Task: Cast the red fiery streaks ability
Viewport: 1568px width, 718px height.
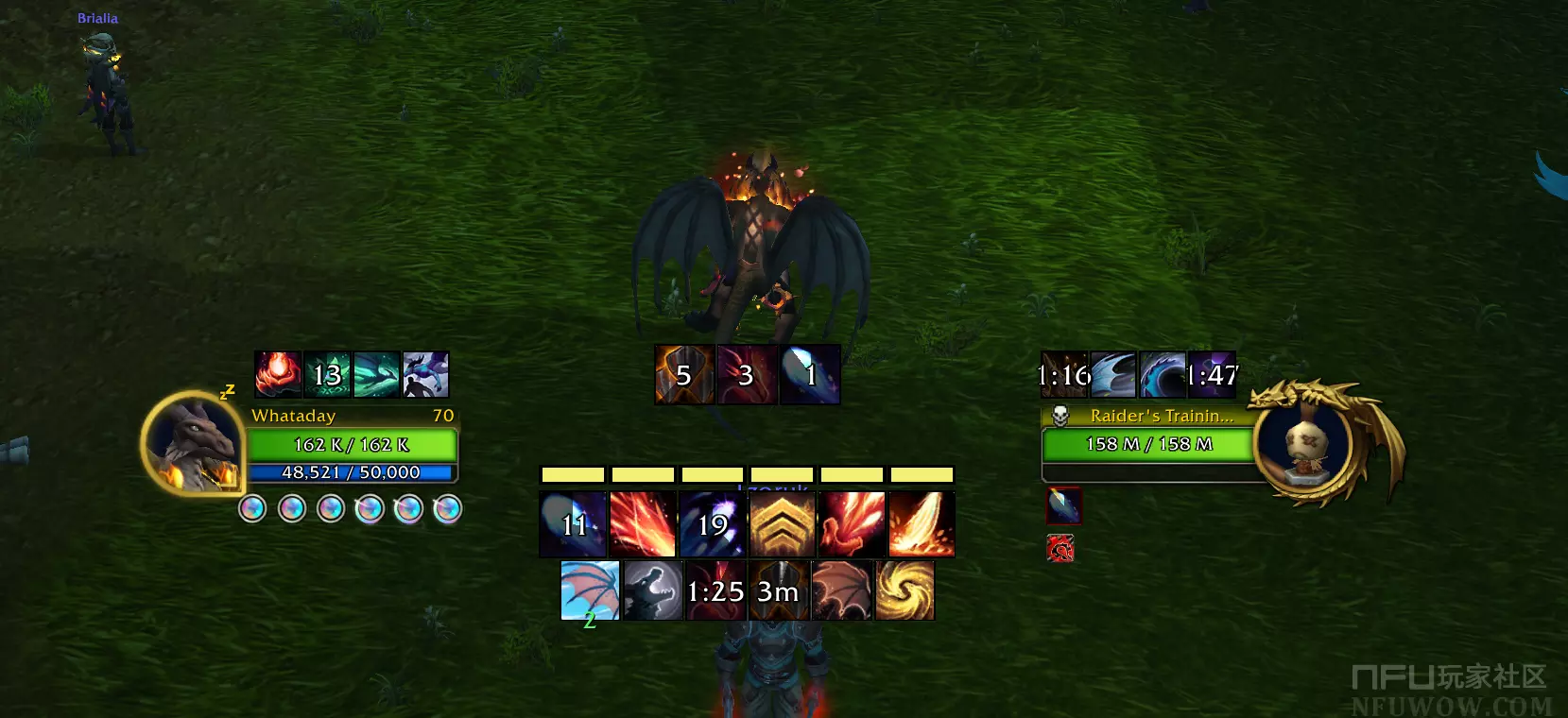Action: pos(643,523)
